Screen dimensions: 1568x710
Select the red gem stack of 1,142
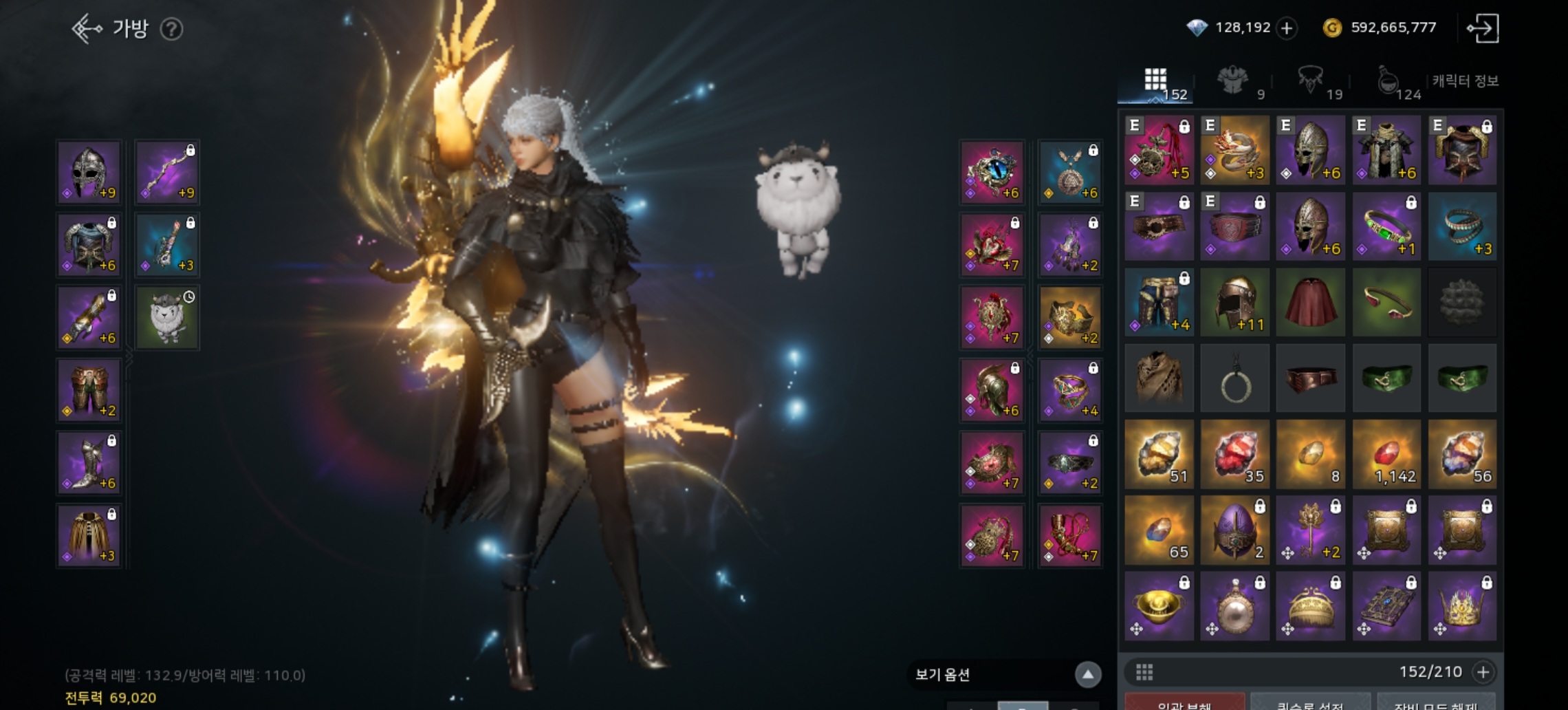1386,454
